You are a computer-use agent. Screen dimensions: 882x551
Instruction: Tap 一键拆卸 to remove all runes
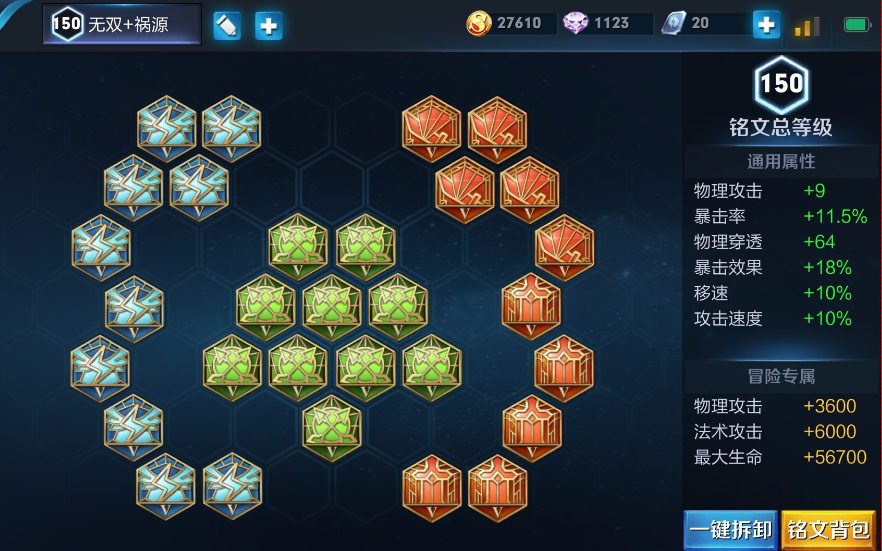730,529
